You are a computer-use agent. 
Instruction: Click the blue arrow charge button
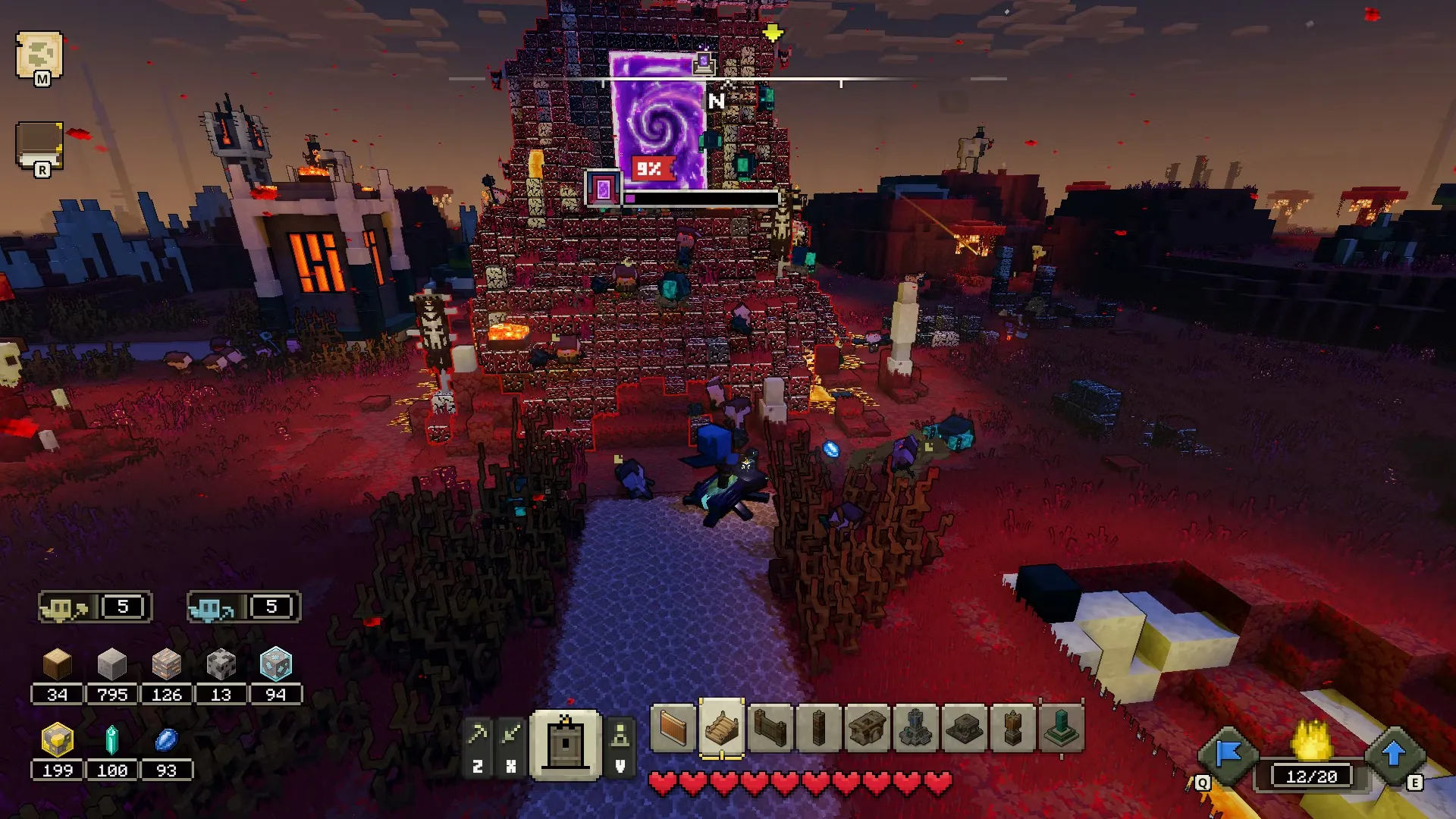coord(1394,755)
